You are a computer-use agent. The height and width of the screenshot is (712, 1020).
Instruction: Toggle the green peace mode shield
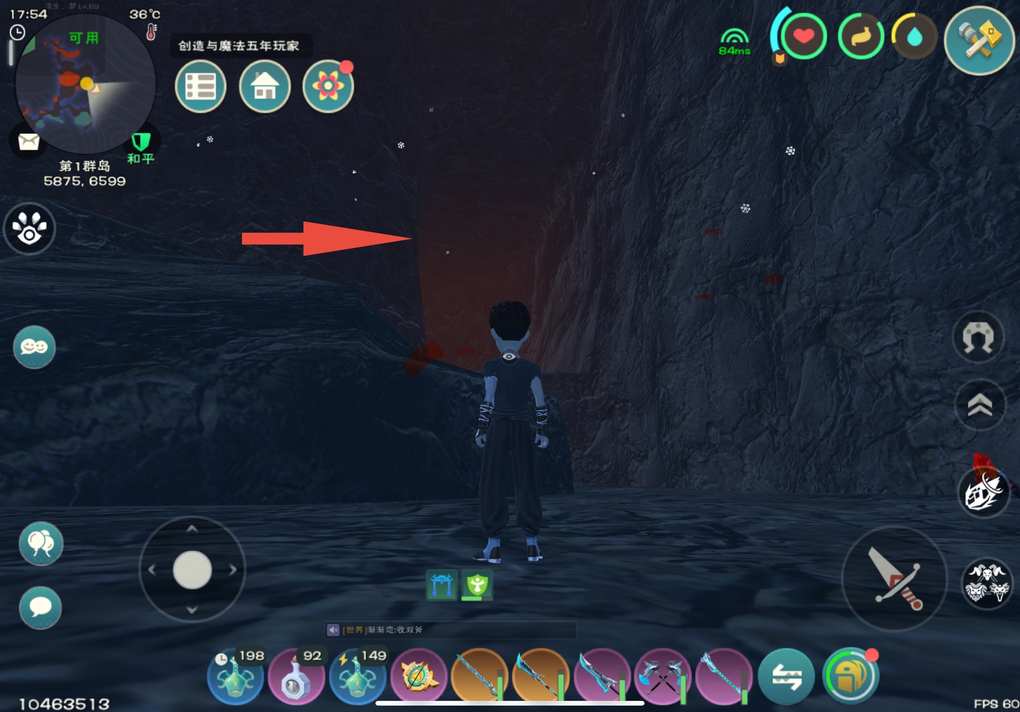pyautogui.click(x=141, y=141)
